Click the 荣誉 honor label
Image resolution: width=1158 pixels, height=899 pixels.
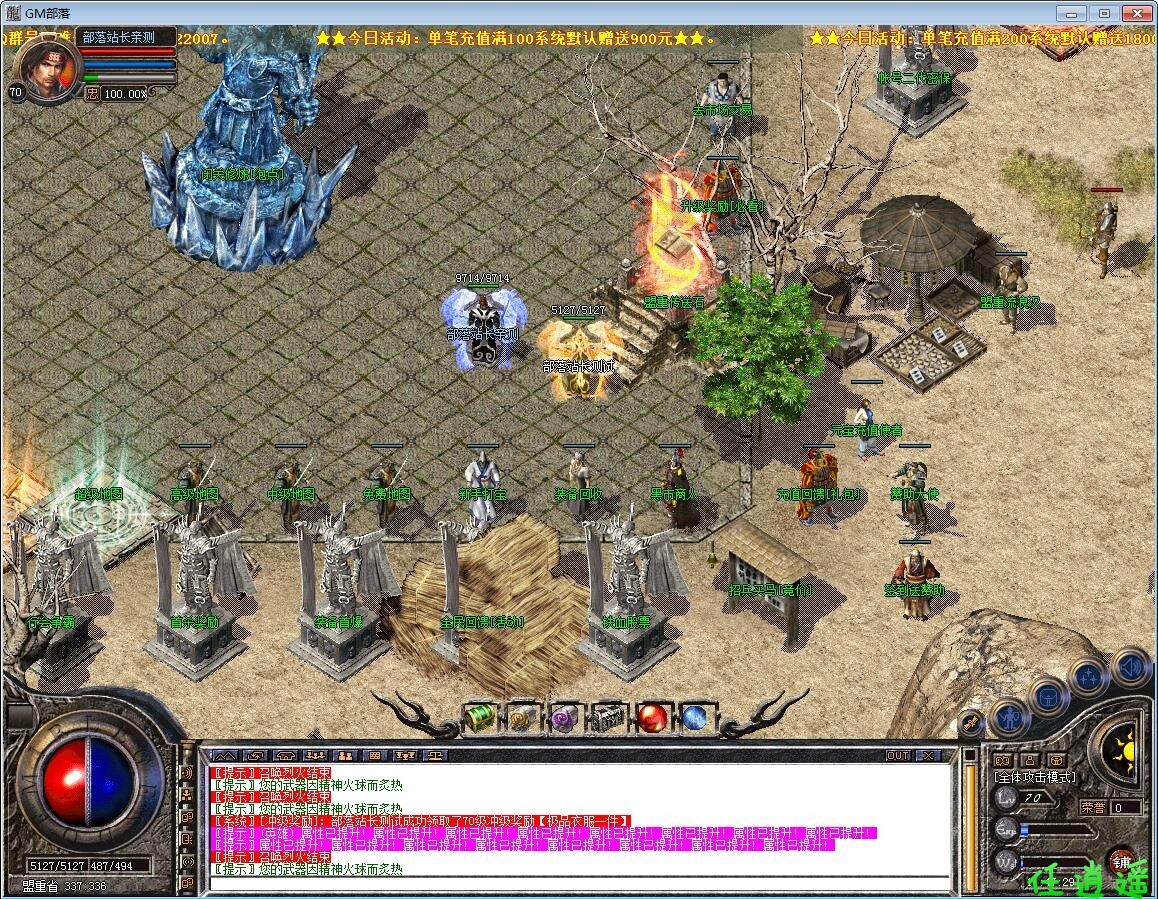coord(1093,807)
